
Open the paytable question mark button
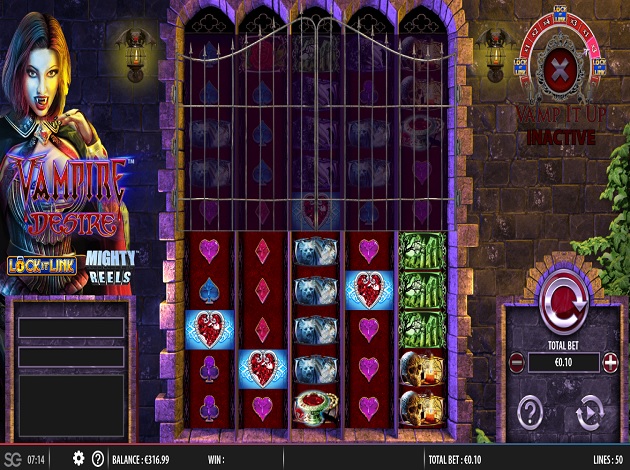(x=531, y=412)
